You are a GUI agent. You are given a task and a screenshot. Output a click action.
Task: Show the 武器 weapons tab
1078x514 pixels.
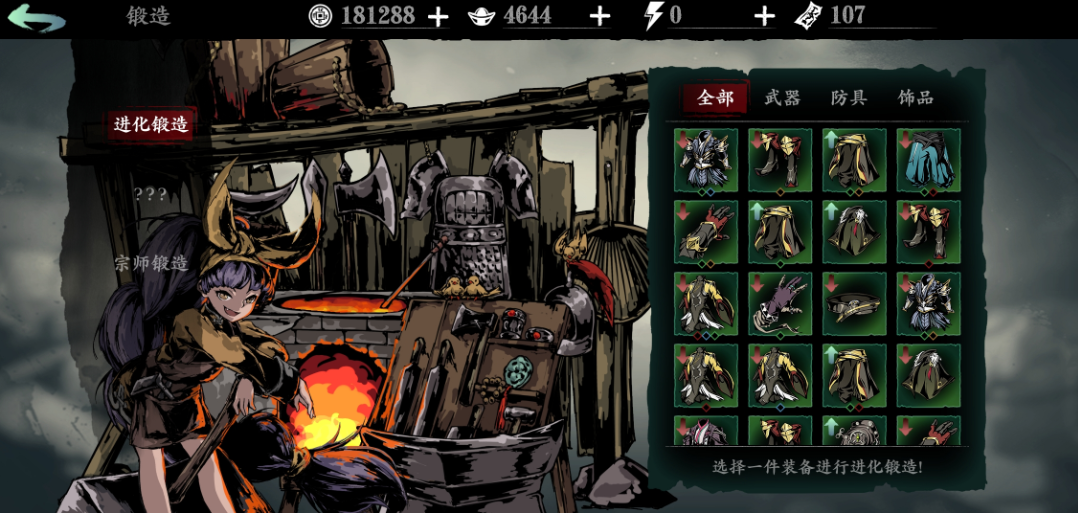[x=782, y=98]
